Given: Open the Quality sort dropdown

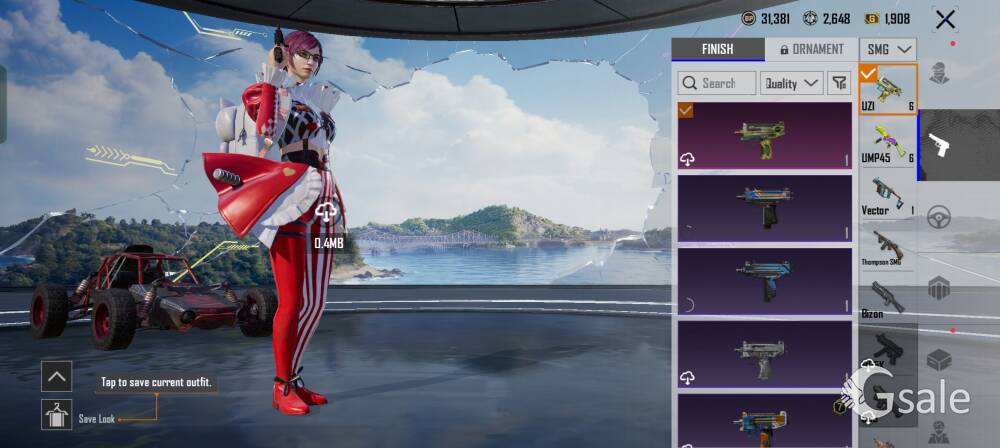Looking at the screenshot, I should point(791,83).
